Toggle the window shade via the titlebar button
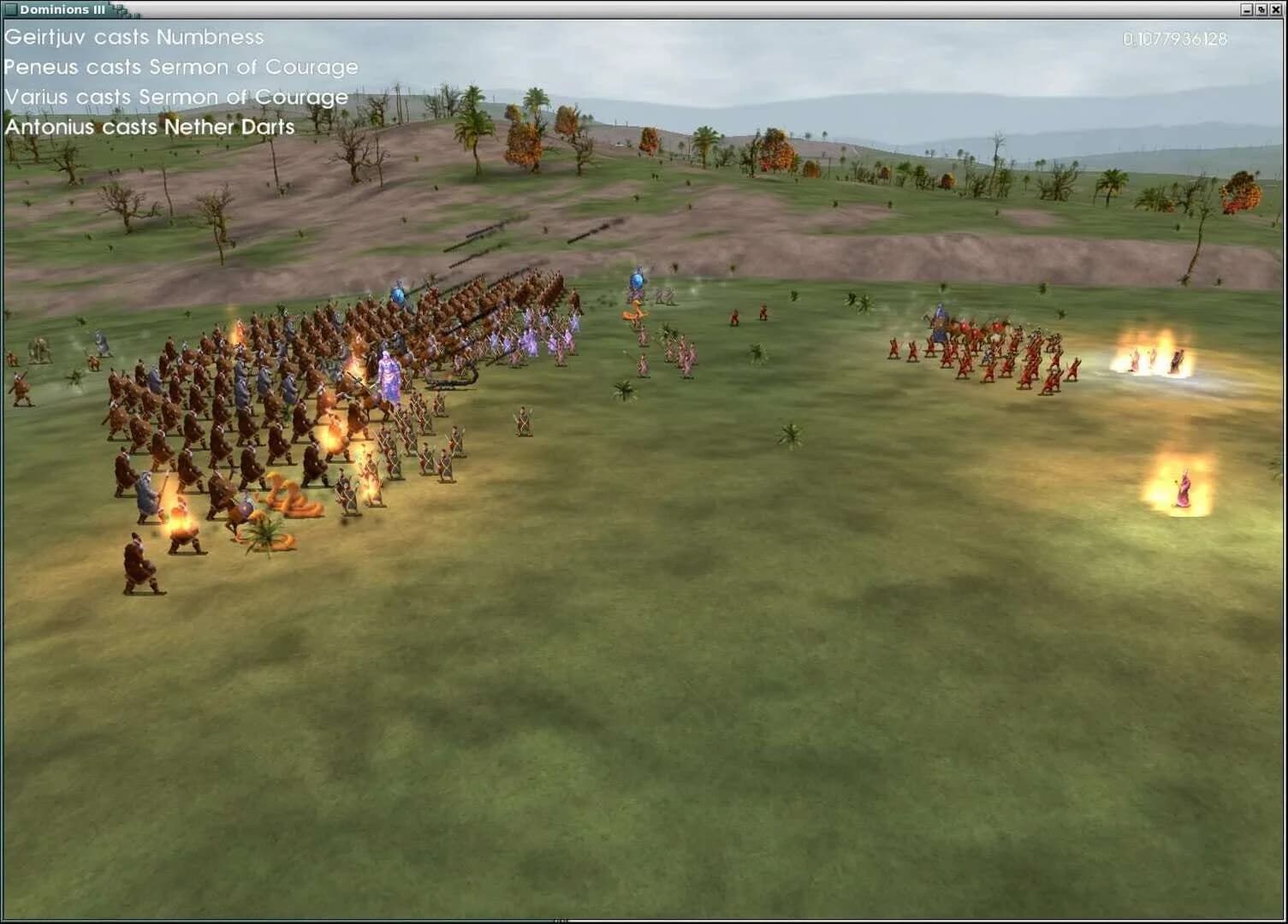The width and height of the screenshot is (1288, 924). [x=1261, y=9]
